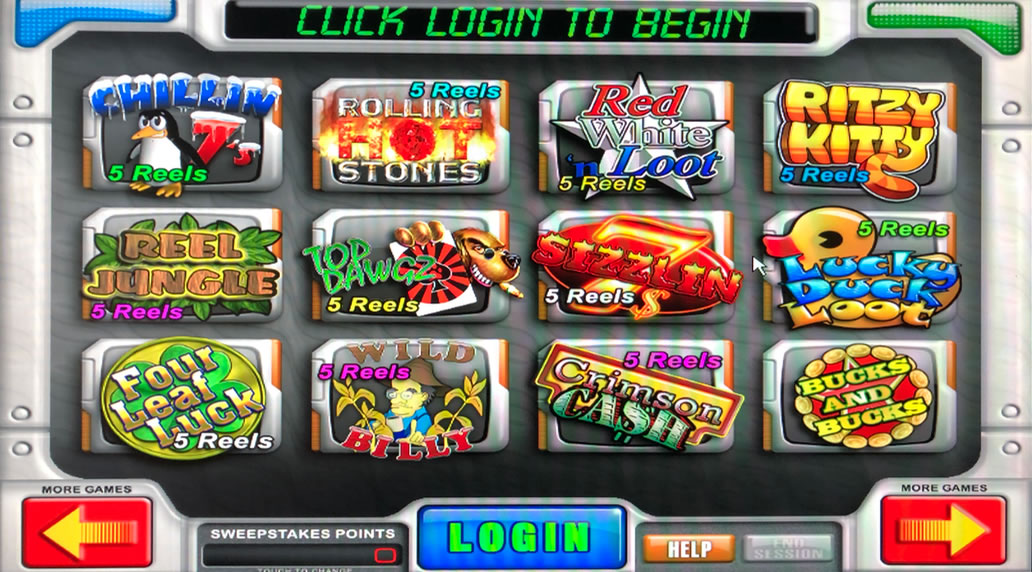Choose the Bucks and Bucks game
1032x572 pixels.
pos(860,396)
